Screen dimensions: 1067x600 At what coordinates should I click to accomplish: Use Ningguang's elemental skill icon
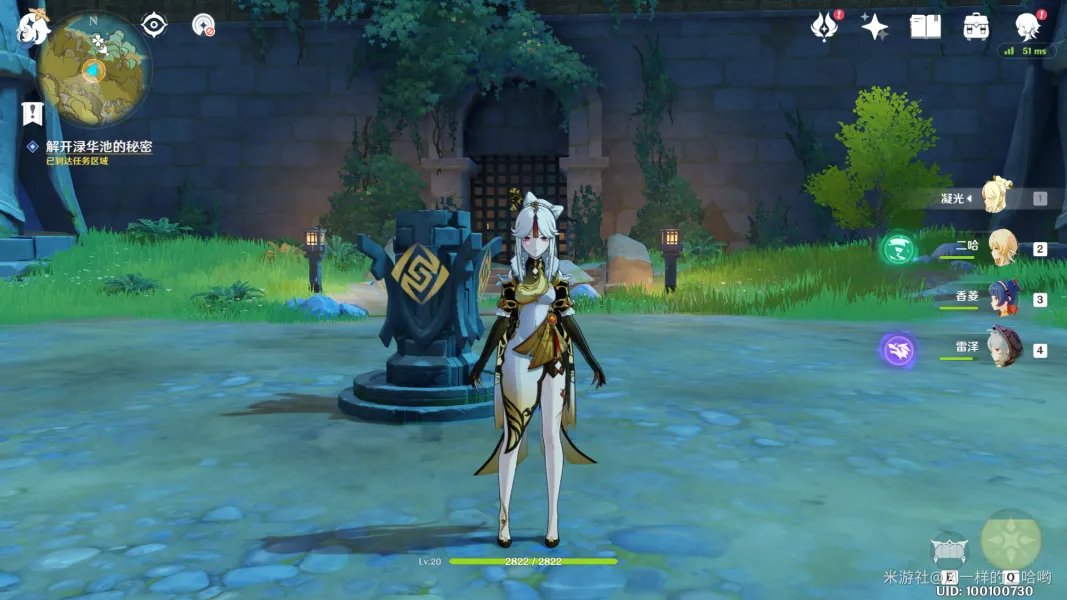[949, 549]
